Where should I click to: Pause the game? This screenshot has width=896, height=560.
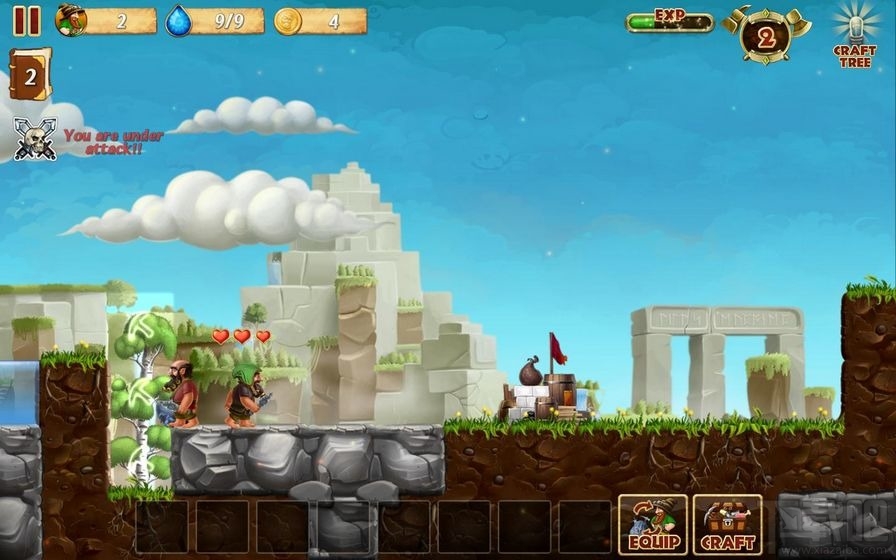27,20
